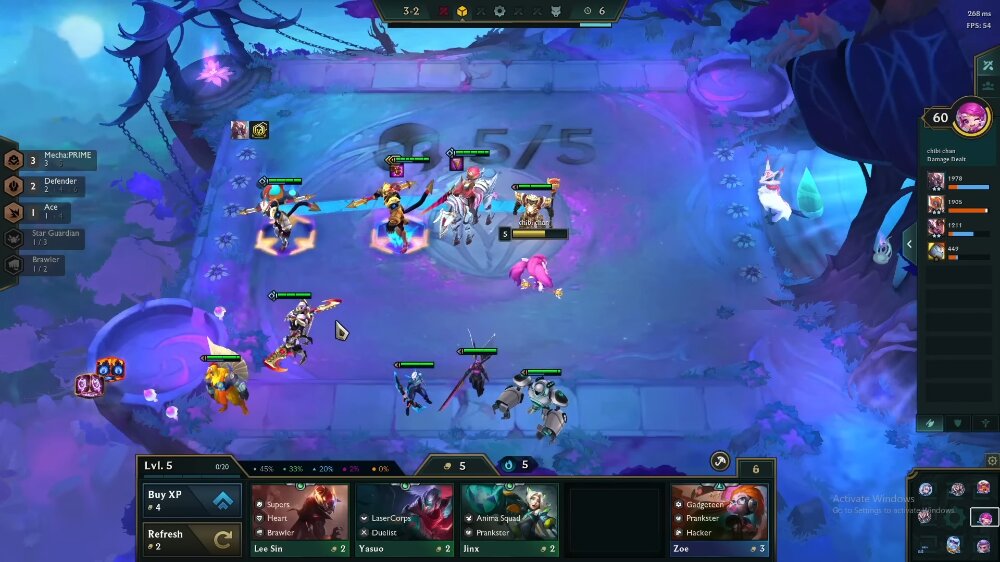Buy Zoe for 3 gold

click(719, 519)
